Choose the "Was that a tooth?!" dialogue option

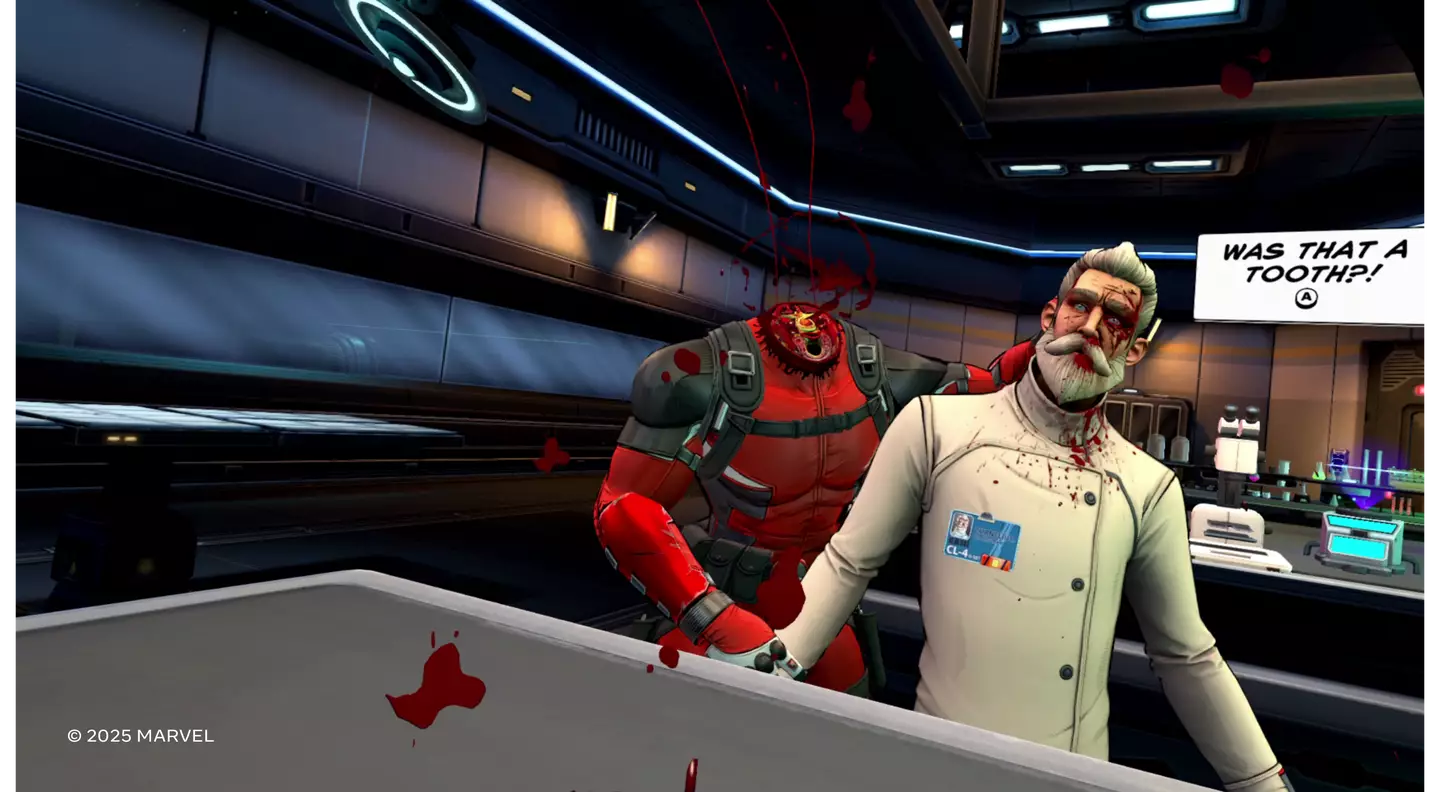point(1311,273)
